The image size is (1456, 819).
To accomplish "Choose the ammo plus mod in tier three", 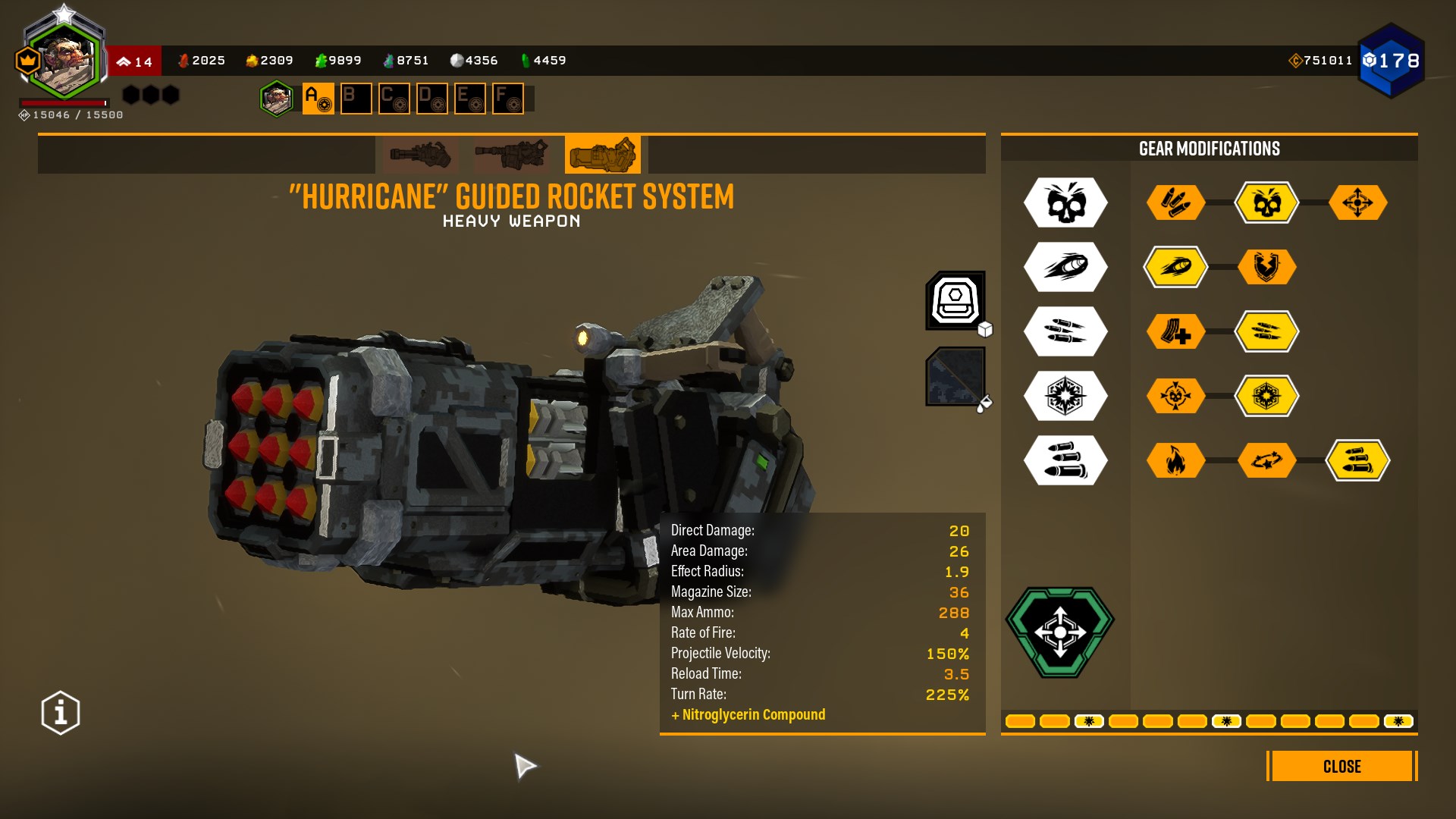I will [1175, 331].
